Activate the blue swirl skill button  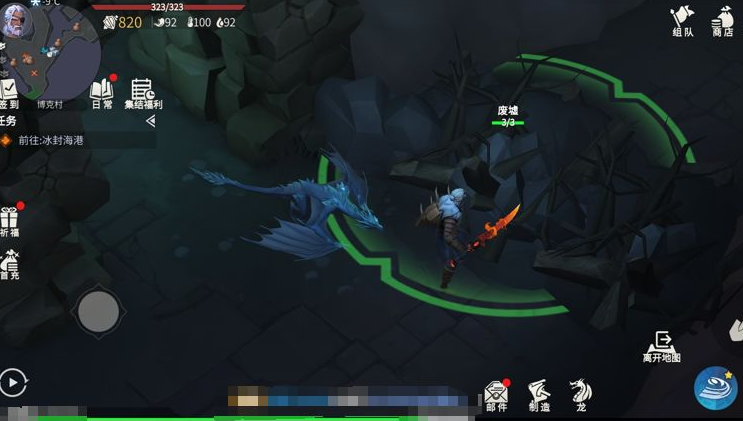click(716, 388)
